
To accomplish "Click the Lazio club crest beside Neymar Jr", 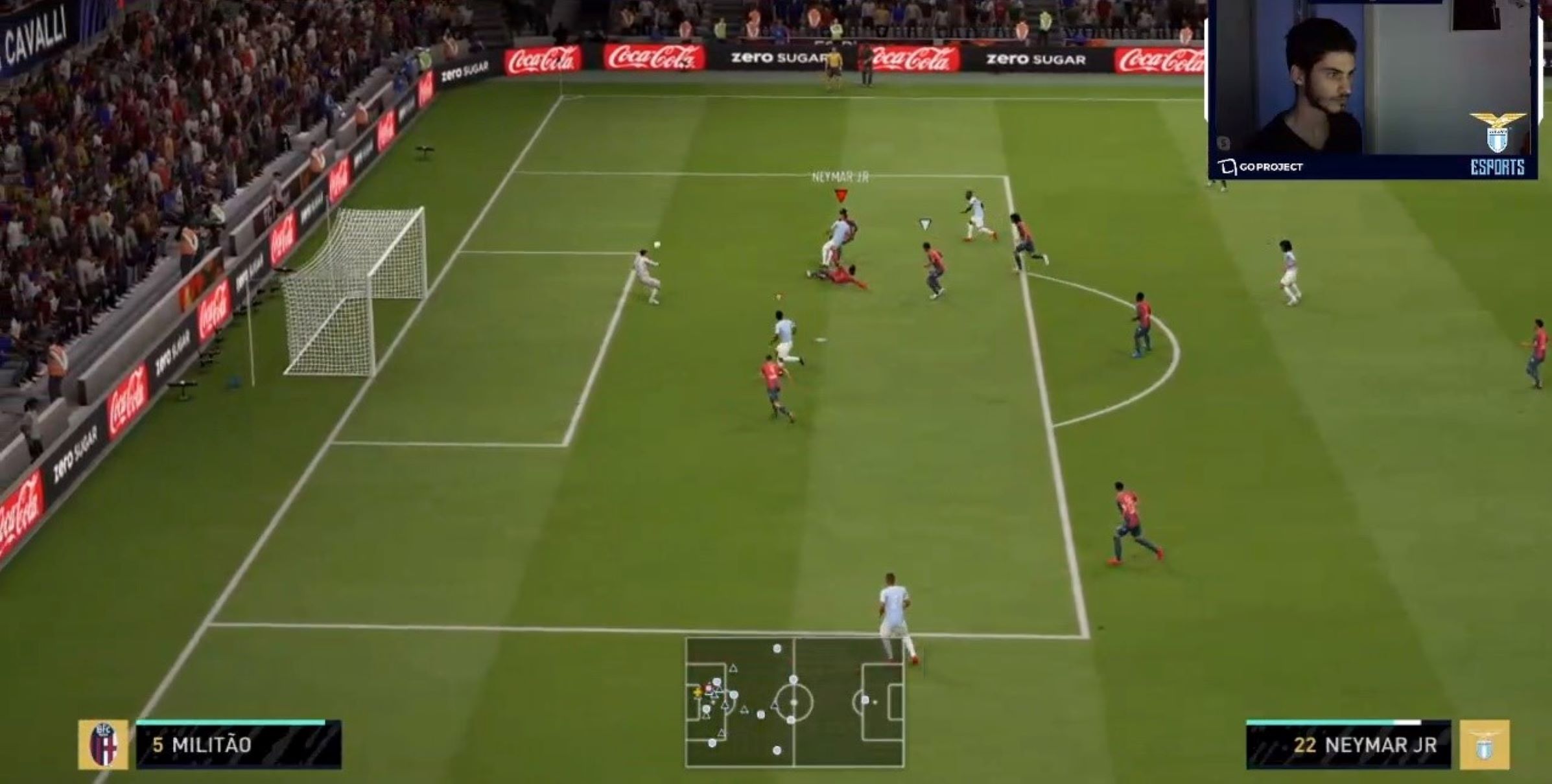I will coord(1485,745).
